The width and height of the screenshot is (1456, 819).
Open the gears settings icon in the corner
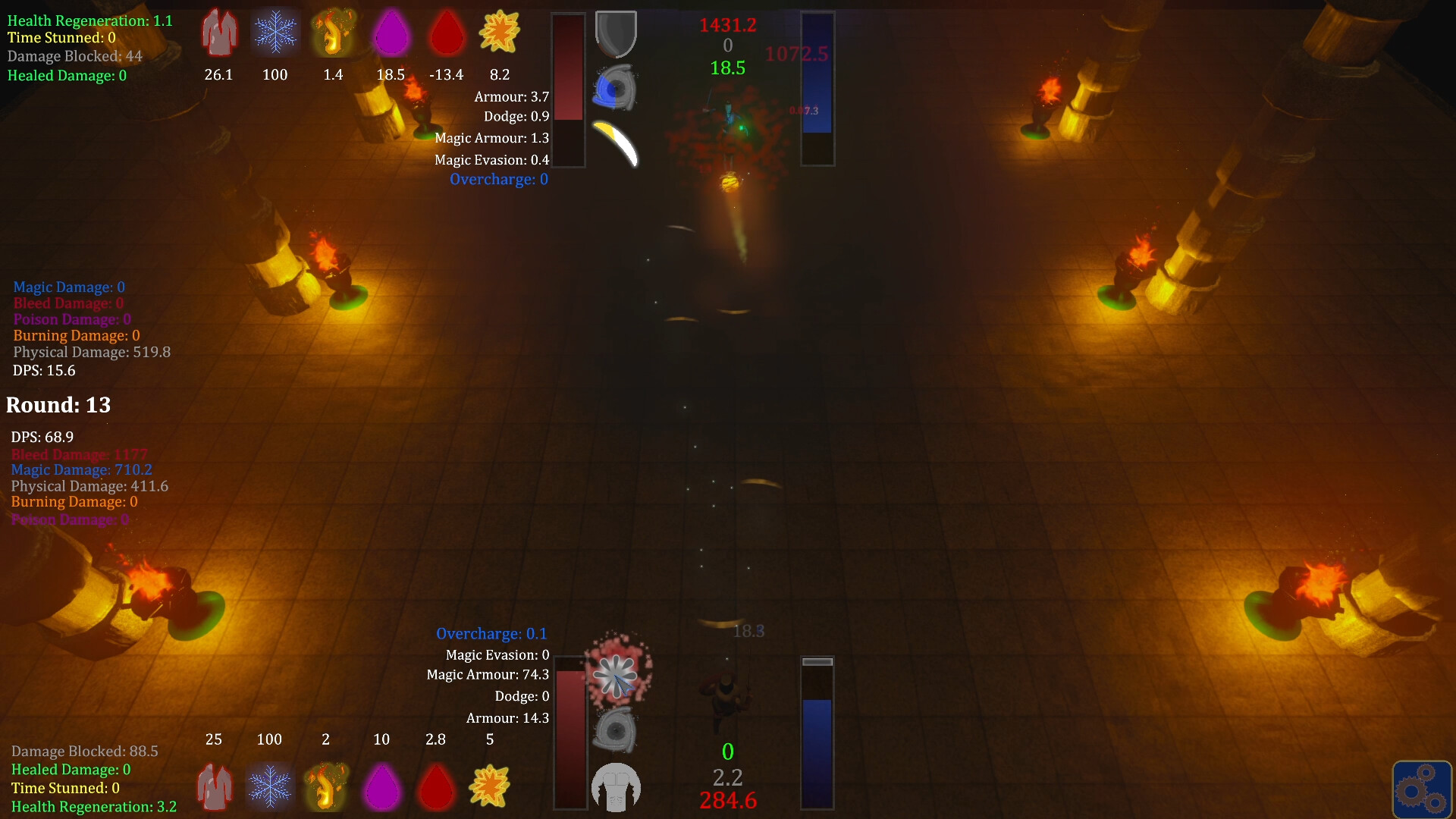coord(1423,789)
